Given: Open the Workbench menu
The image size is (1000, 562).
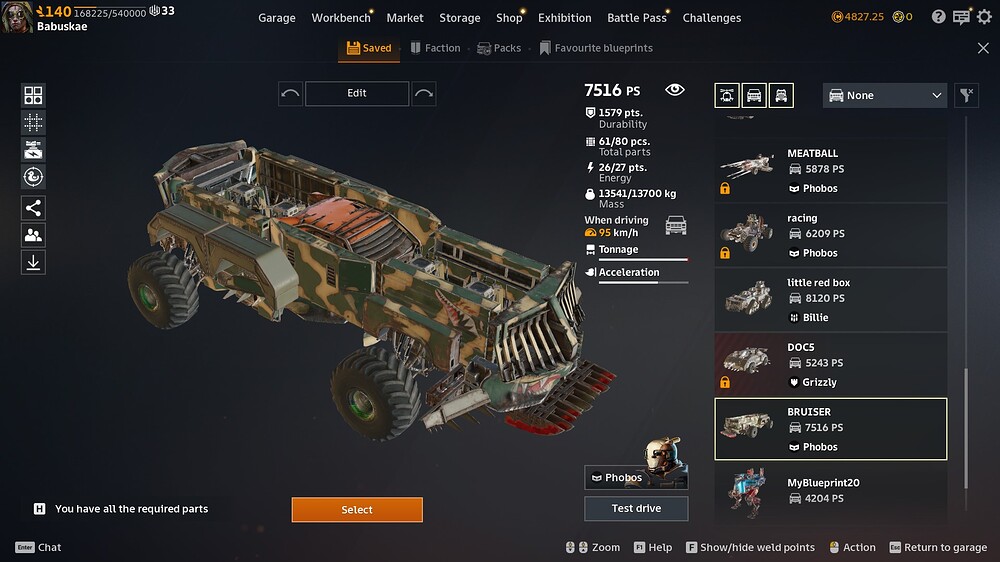Looking at the screenshot, I should [x=340, y=18].
